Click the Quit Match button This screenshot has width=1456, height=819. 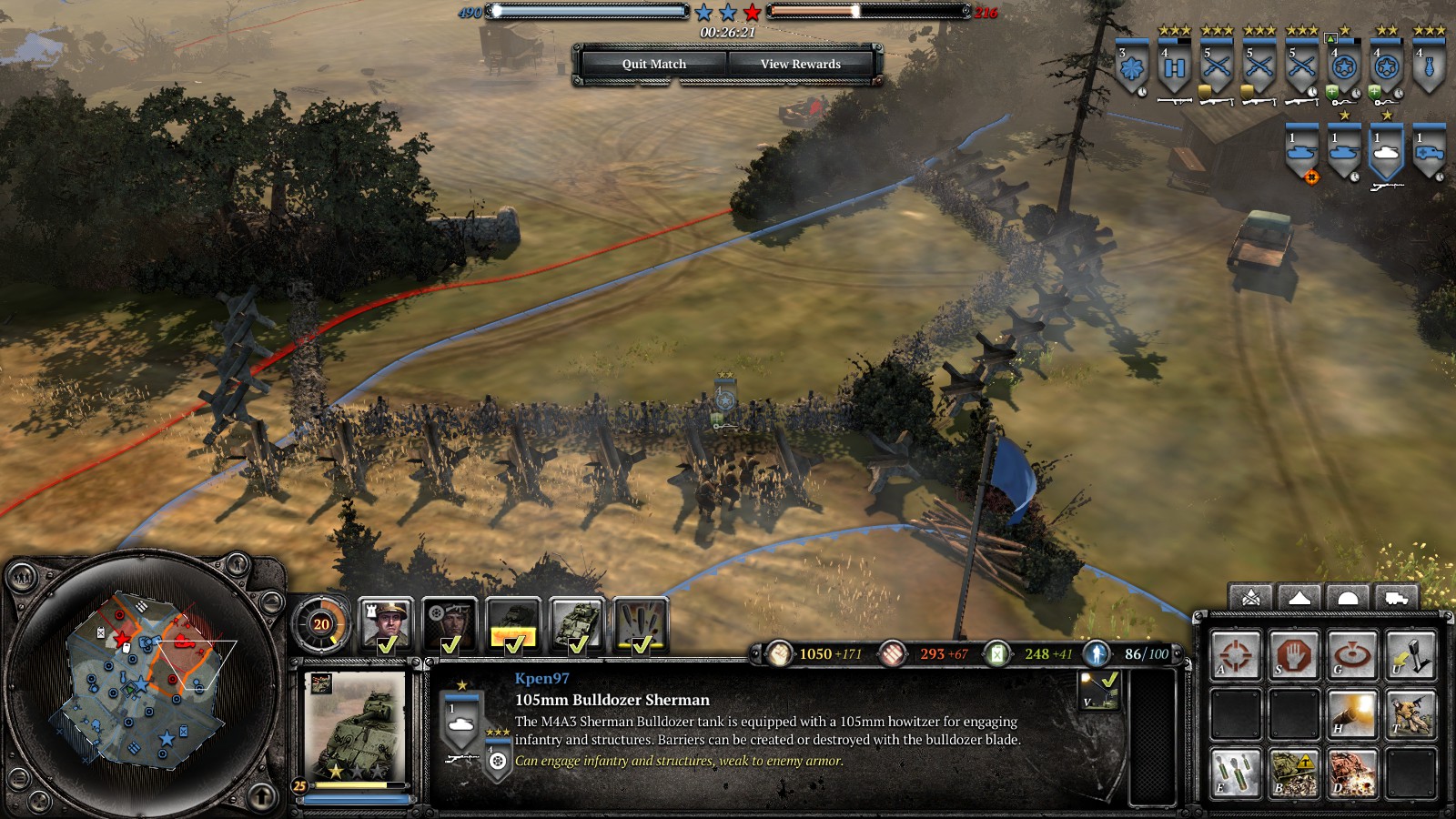click(x=653, y=64)
